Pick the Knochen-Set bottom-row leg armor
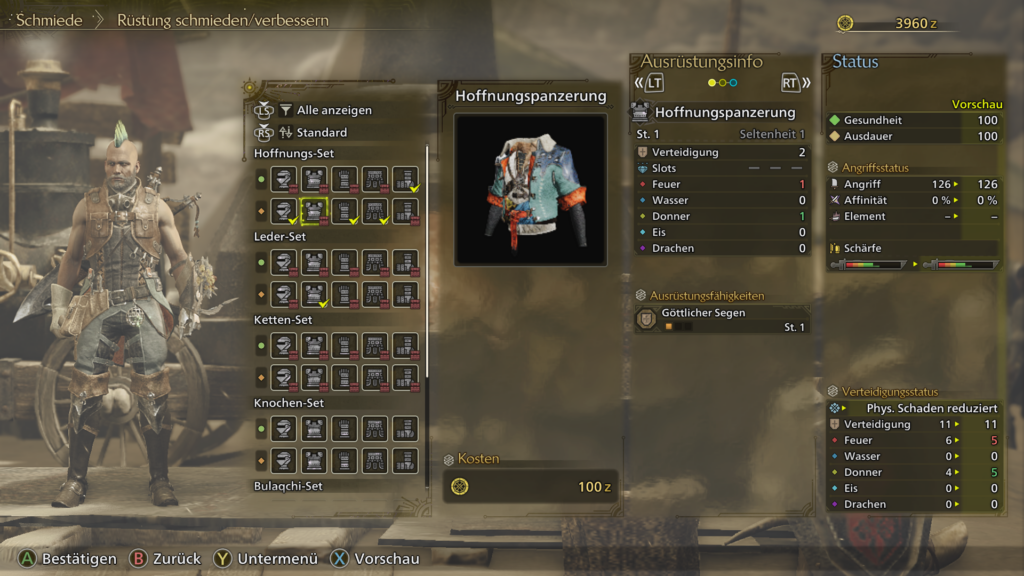Viewport: 1024px width, 576px height. click(x=405, y=460)
